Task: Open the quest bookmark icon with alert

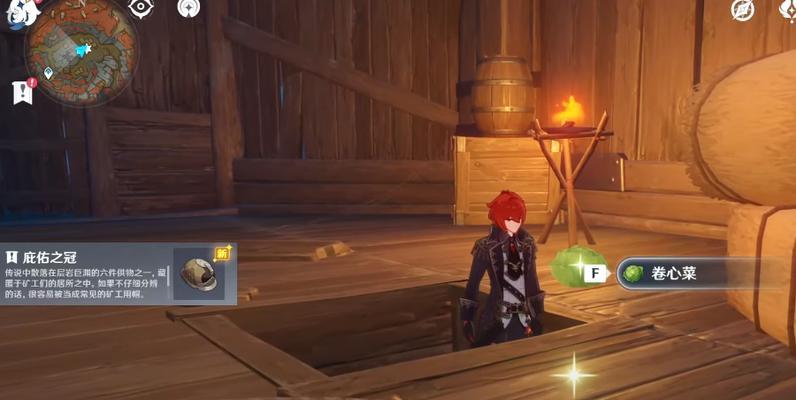Action: tap(22, 90)
